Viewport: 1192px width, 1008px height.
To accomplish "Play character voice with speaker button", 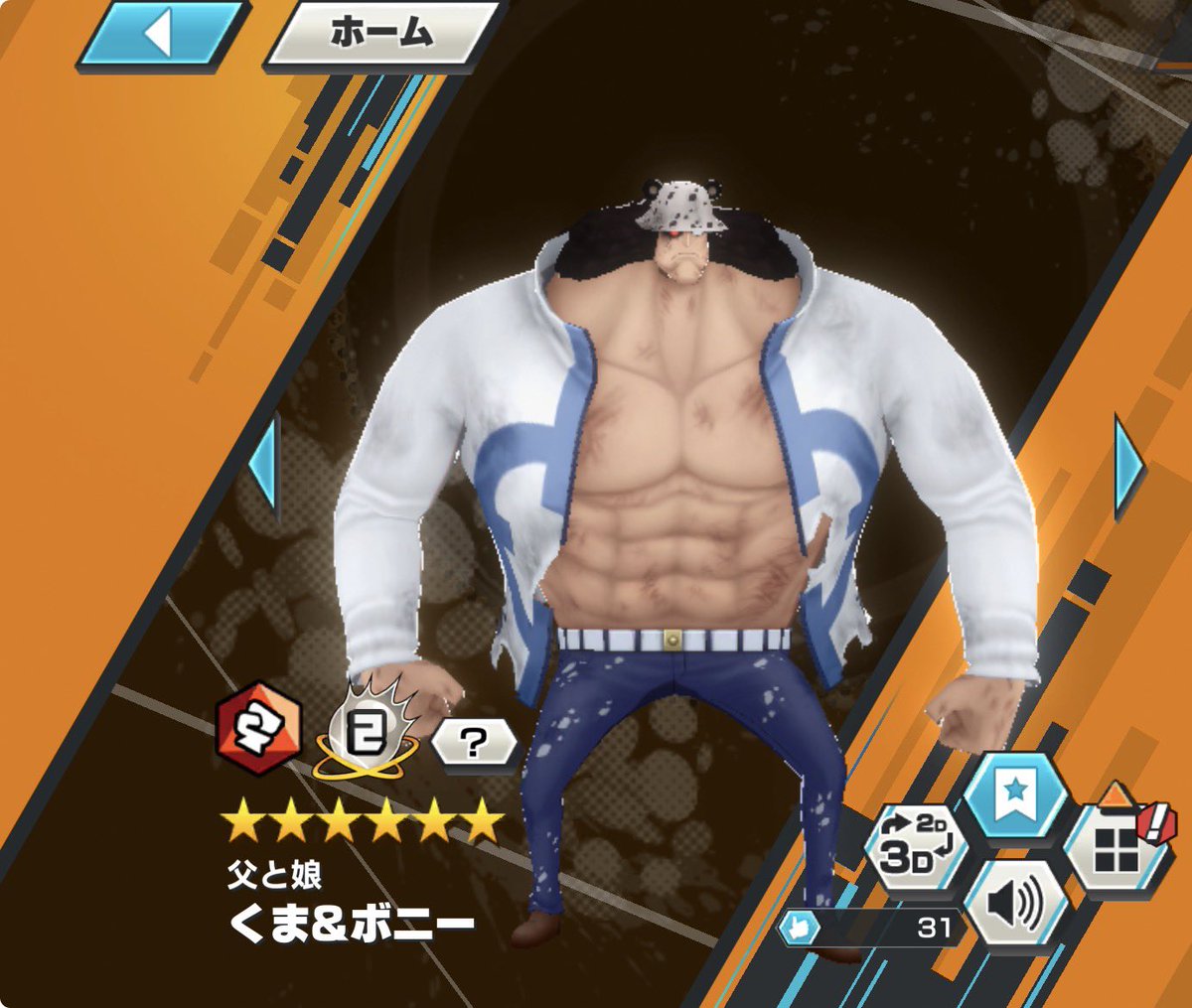I will pos(1015,904).
